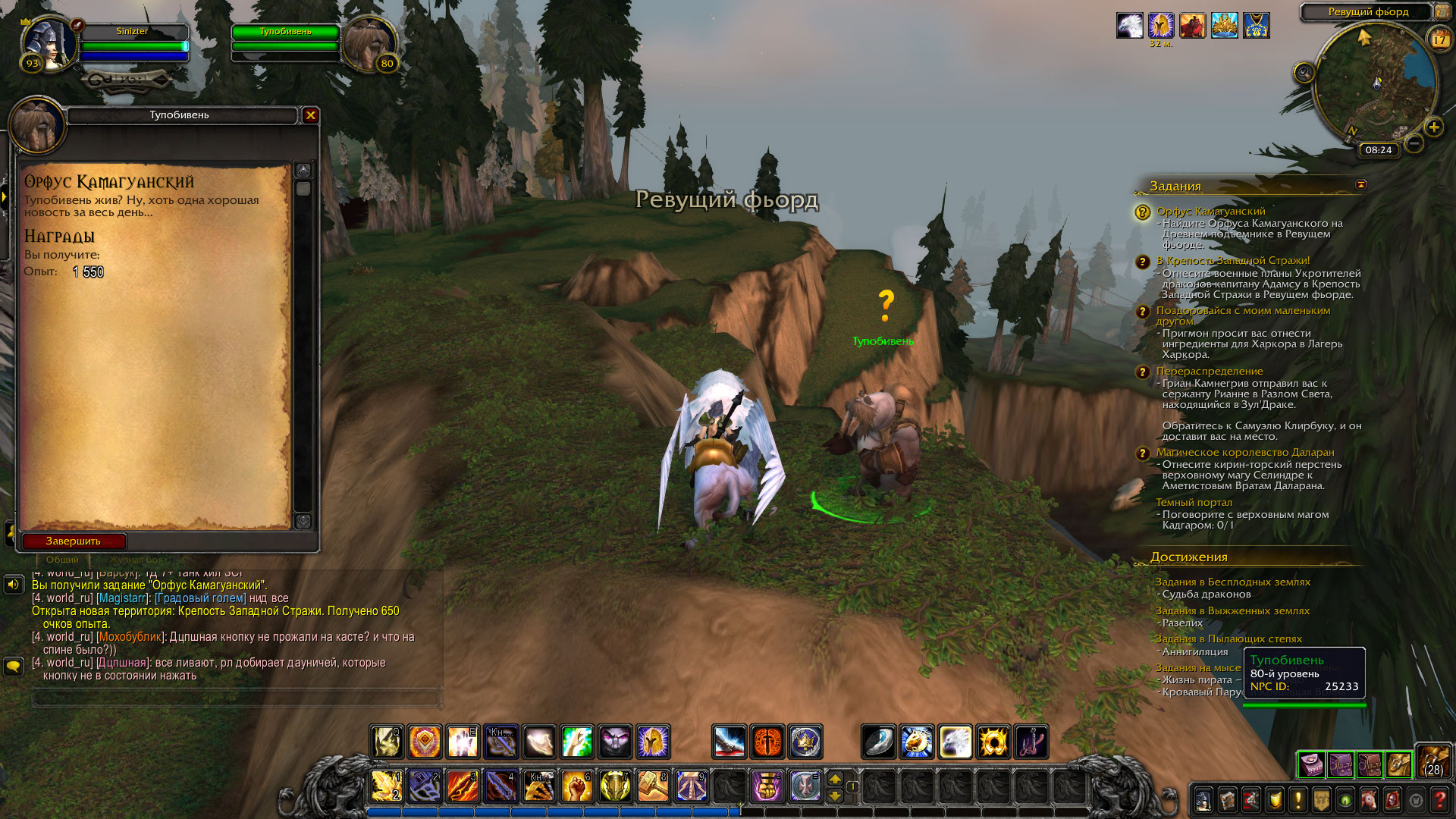1456x819 pixels.
Task: Select the Орфус Камагуанский quest in tracker
Action: click(x=1210, y=212)
